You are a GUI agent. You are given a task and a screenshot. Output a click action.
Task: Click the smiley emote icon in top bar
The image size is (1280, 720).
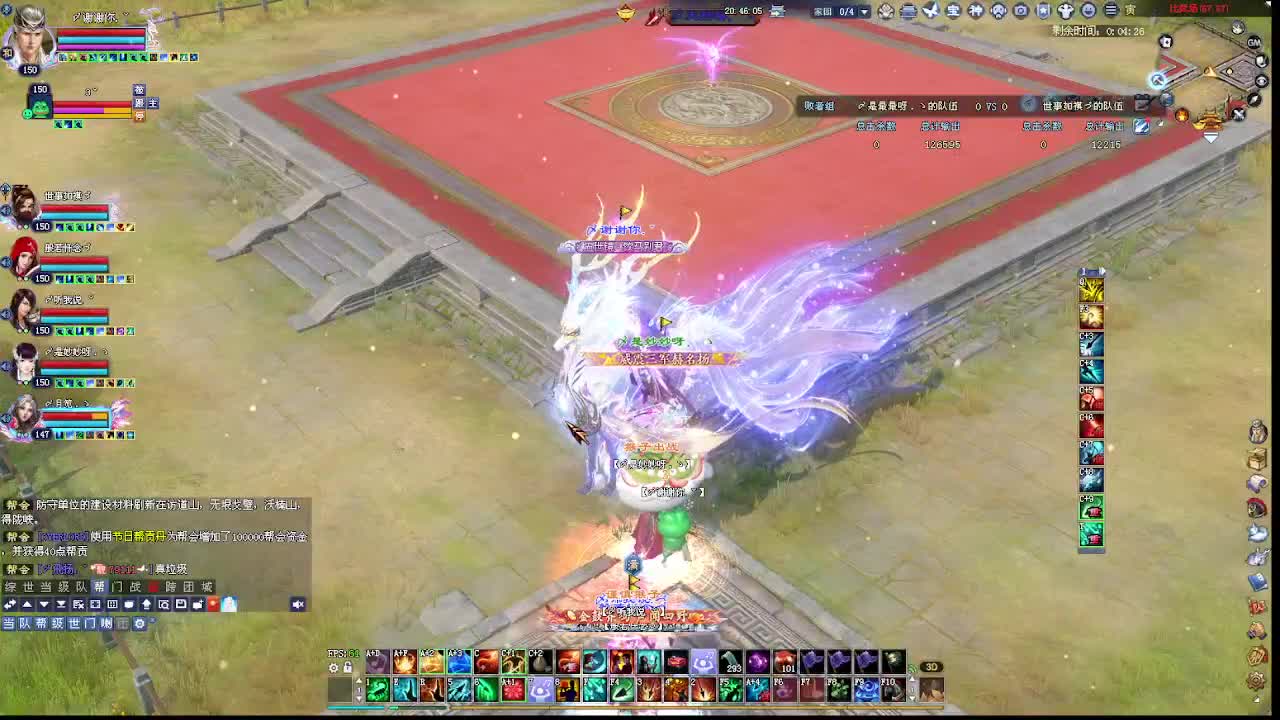click(1087, 12)
